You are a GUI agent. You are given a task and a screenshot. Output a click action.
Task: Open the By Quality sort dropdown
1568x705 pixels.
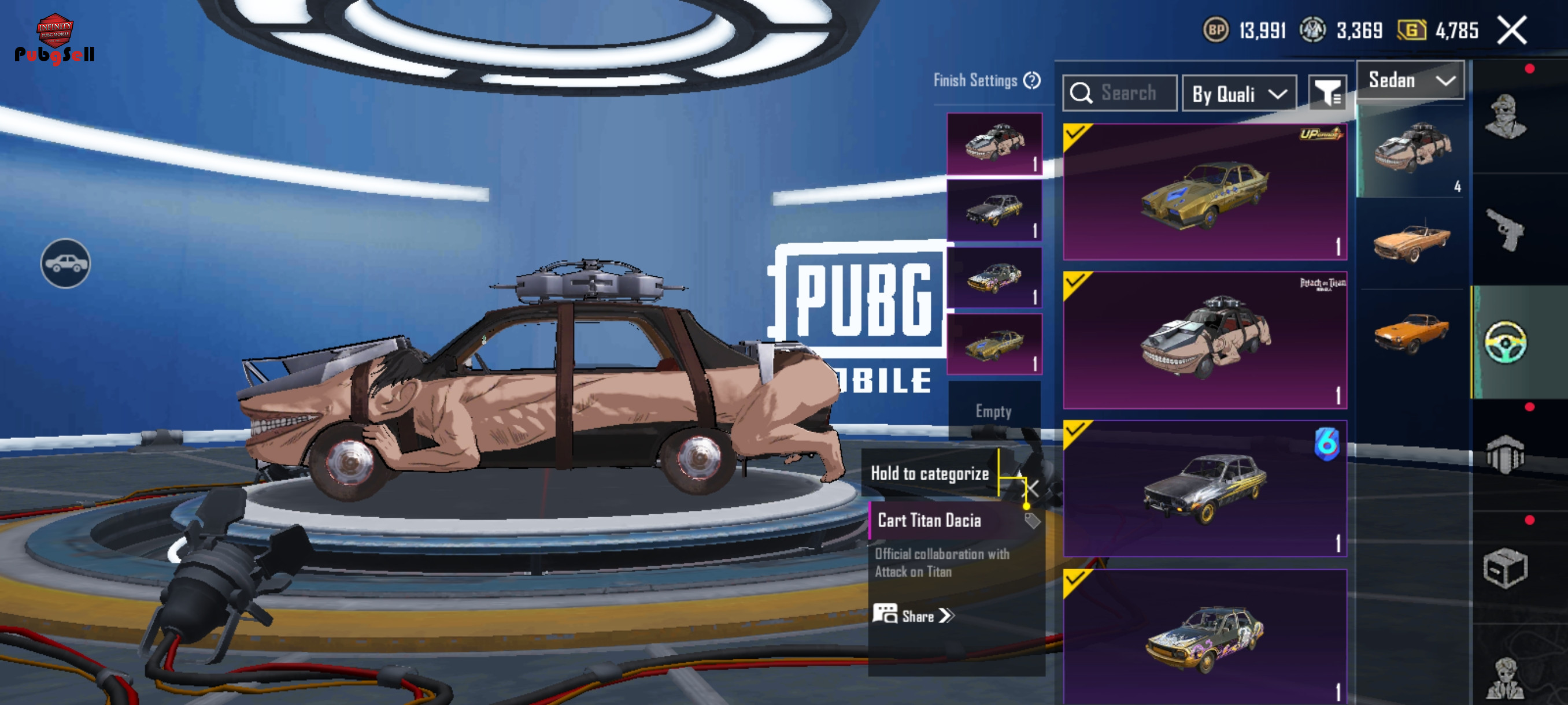click(1238, 94)
